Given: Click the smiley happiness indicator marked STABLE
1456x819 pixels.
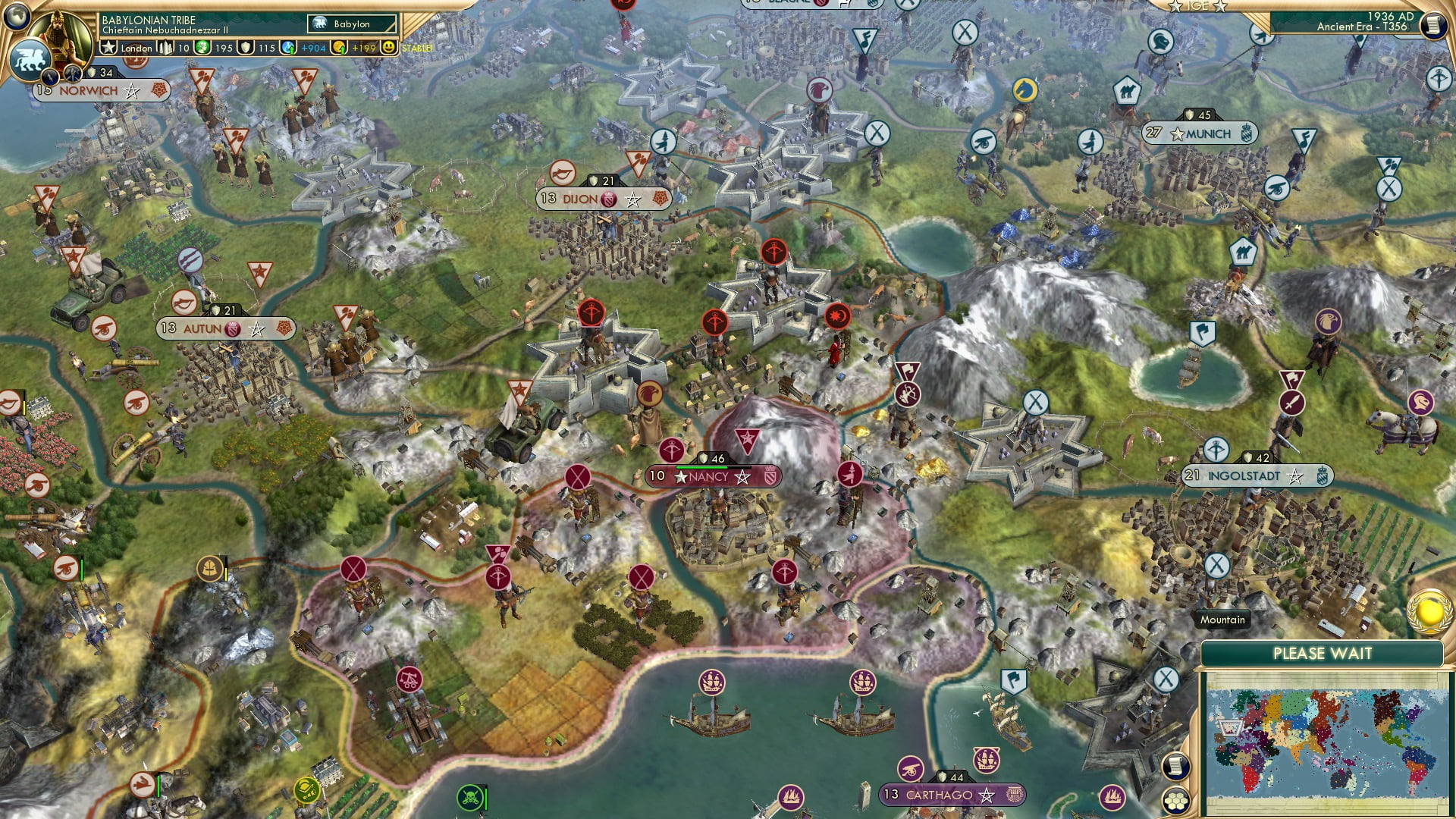Looking at the screenshot, I should point(387,48).
